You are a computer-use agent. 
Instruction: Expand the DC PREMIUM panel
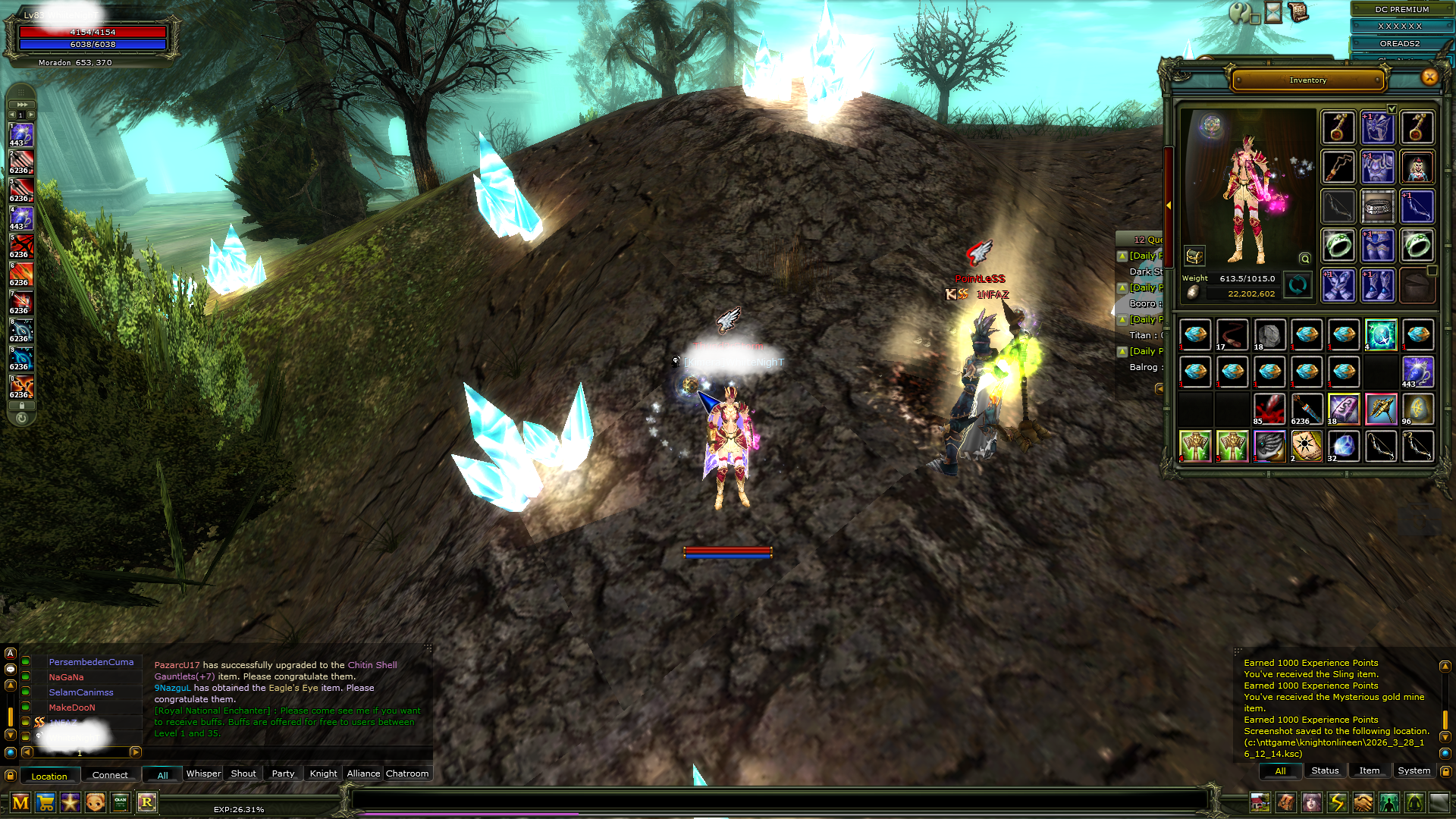point(1401,9)
